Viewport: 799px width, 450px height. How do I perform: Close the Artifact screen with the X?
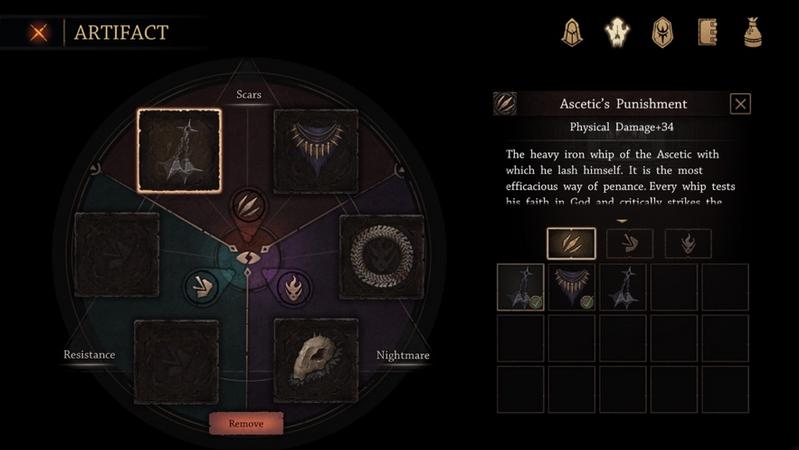coord(38,32)
